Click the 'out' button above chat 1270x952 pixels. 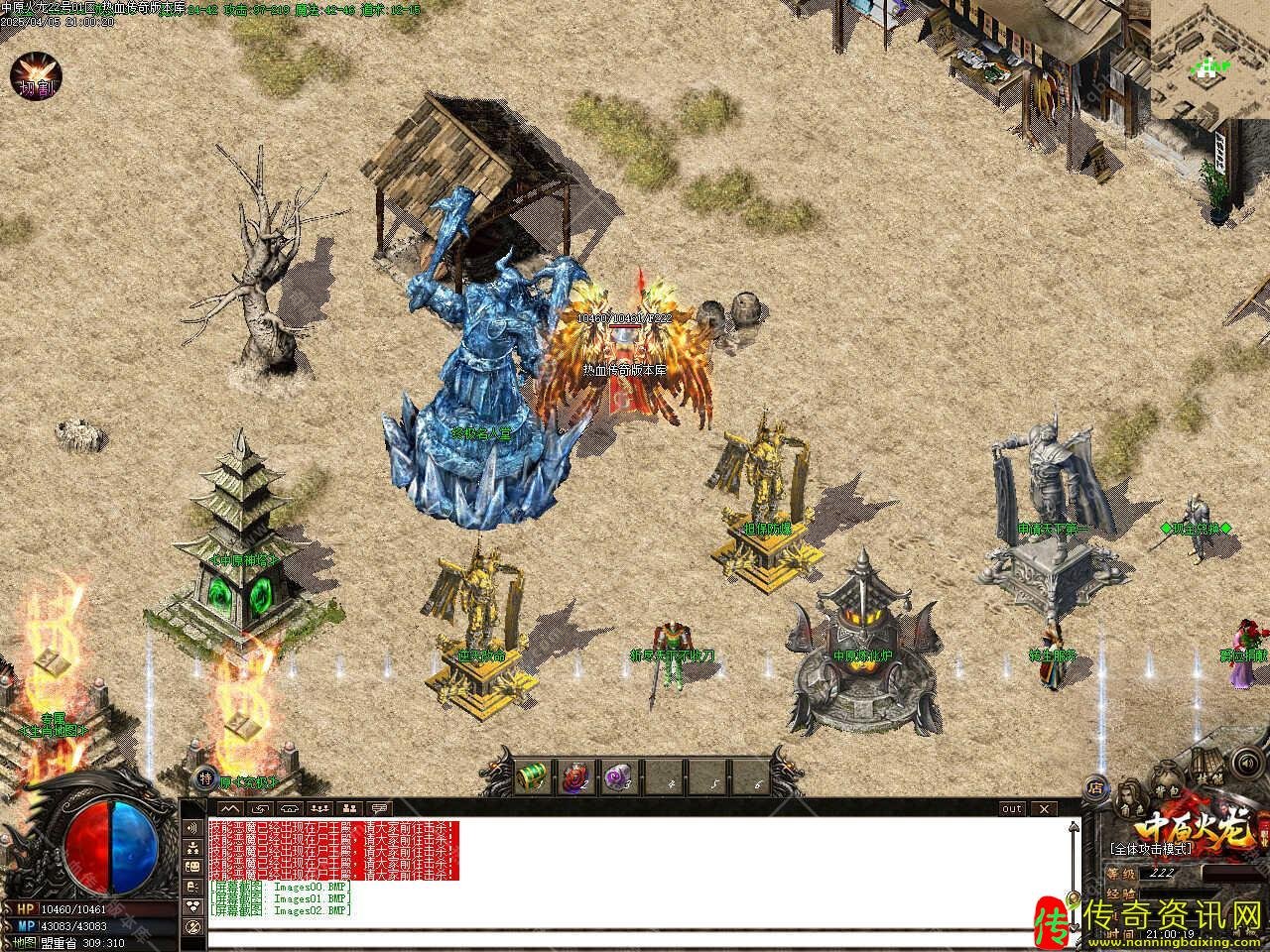click(x=1011, y=808)
